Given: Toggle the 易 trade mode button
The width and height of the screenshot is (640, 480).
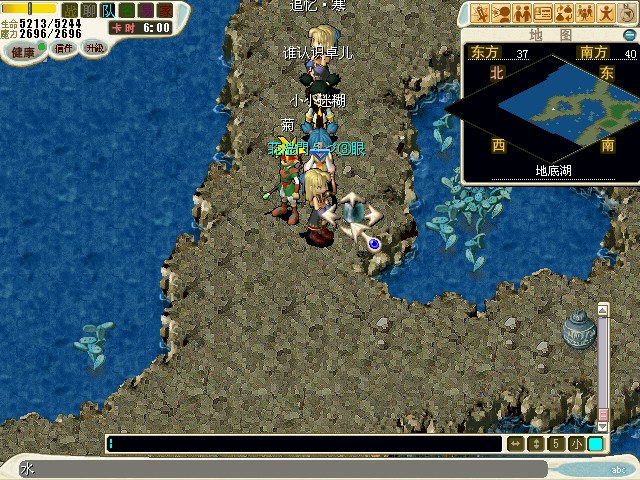Looking at the screenshot, I should [146, 10].
